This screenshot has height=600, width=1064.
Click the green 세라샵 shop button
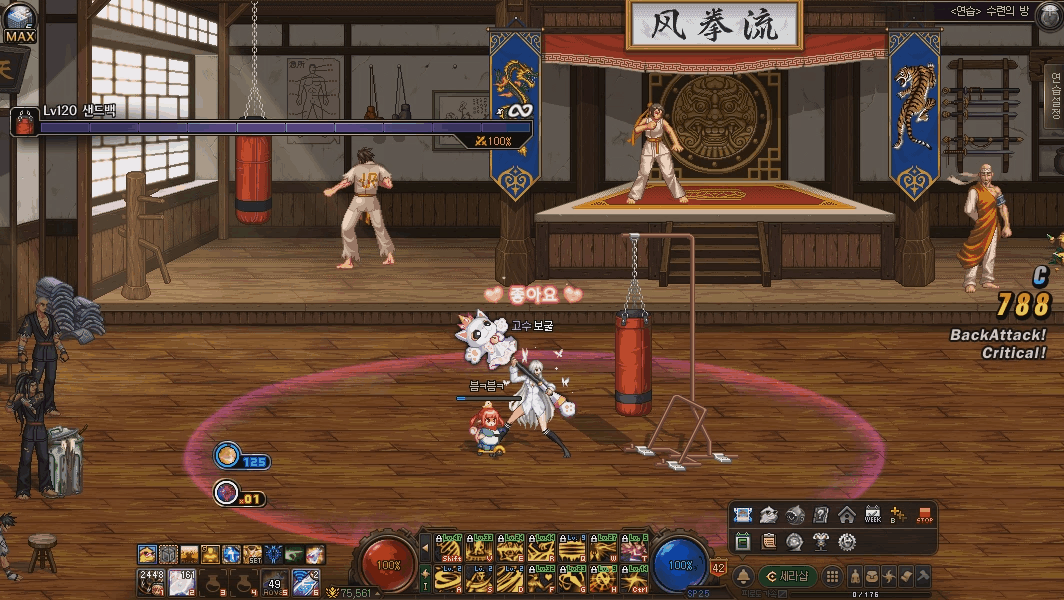[x=786, y=577]
